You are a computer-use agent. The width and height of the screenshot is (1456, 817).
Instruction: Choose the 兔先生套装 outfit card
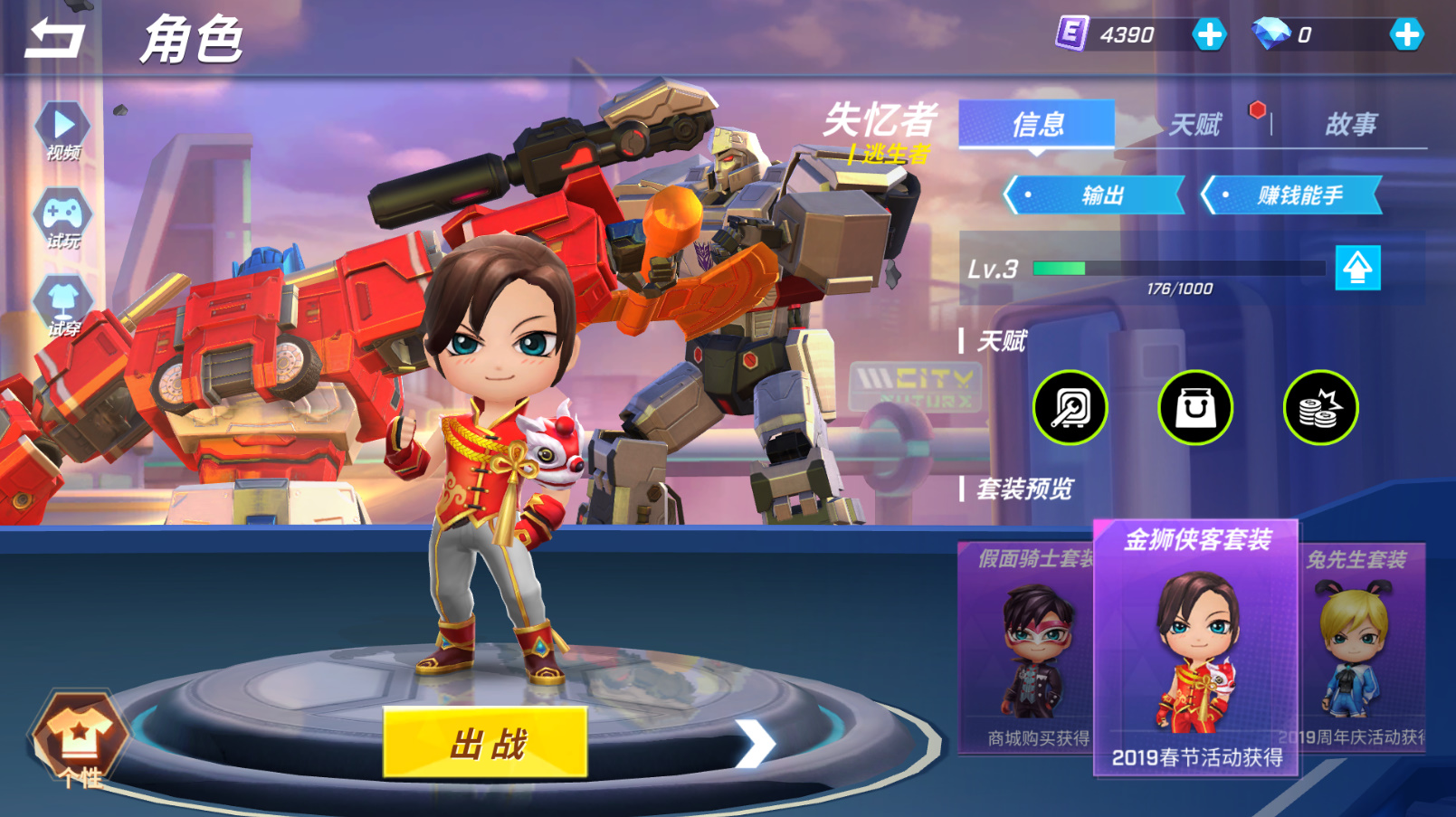1362,647
